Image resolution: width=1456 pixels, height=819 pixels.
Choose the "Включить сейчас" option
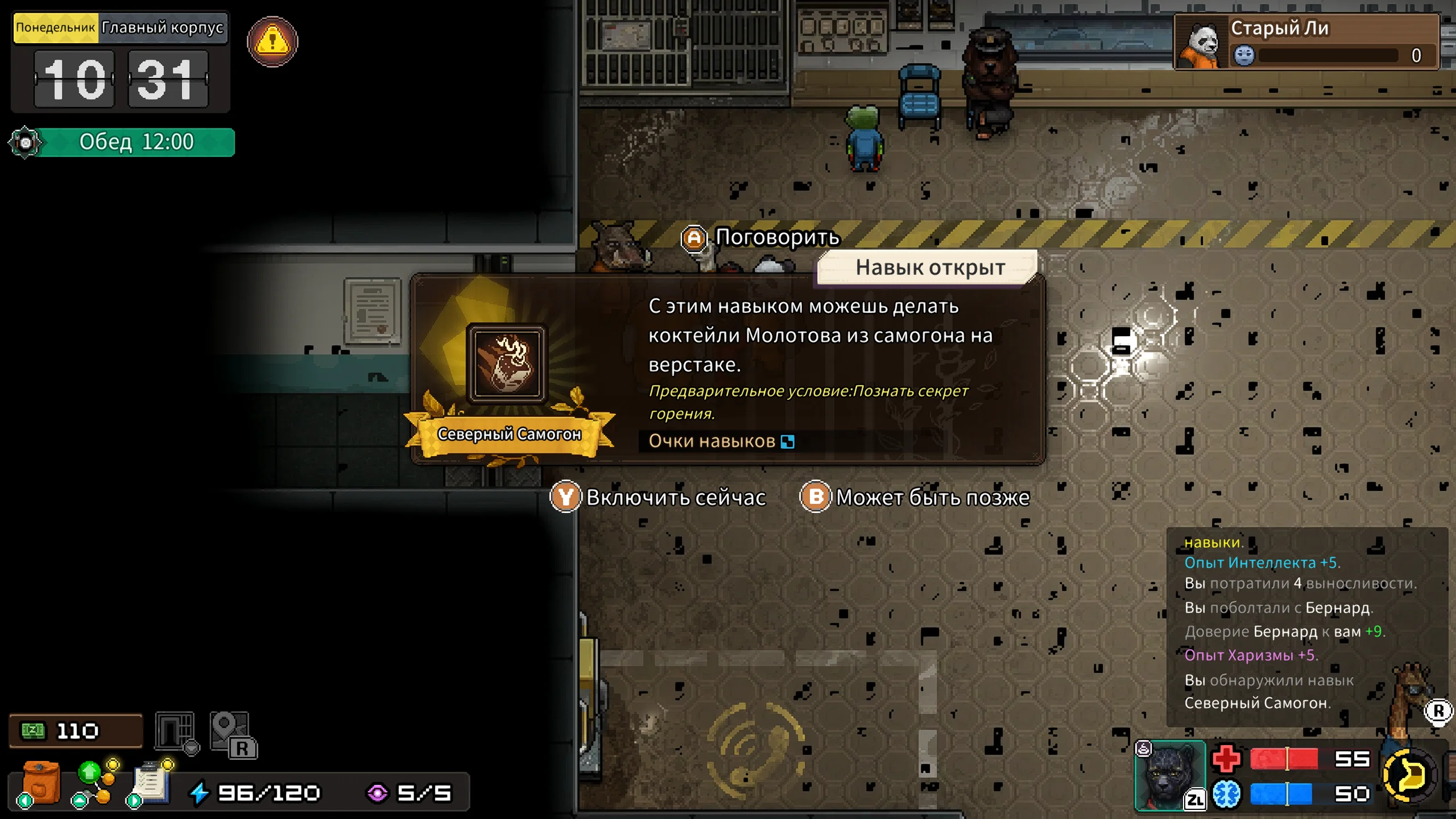coord(658,498)
